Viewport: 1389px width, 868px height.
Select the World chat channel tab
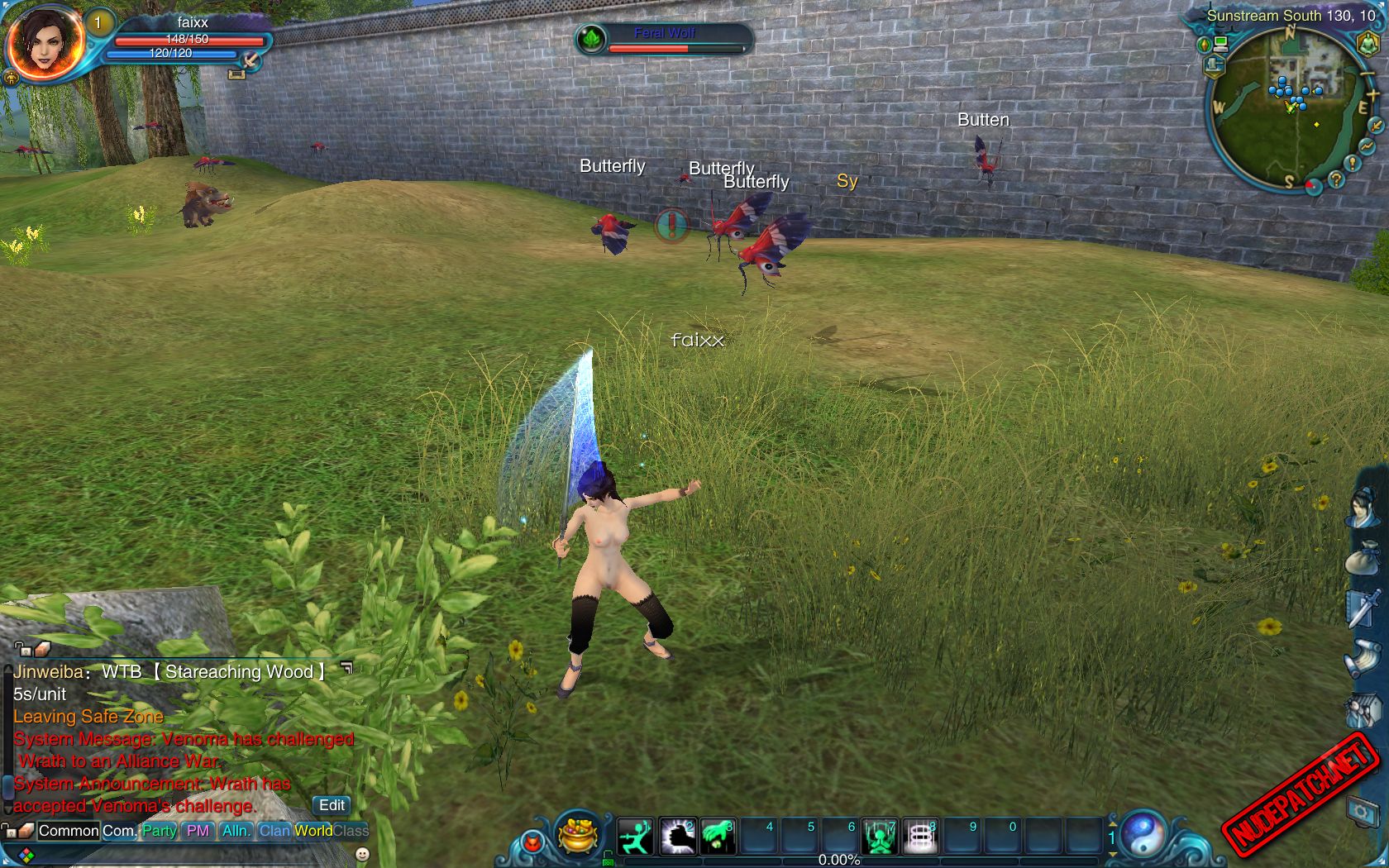(313, 831)
